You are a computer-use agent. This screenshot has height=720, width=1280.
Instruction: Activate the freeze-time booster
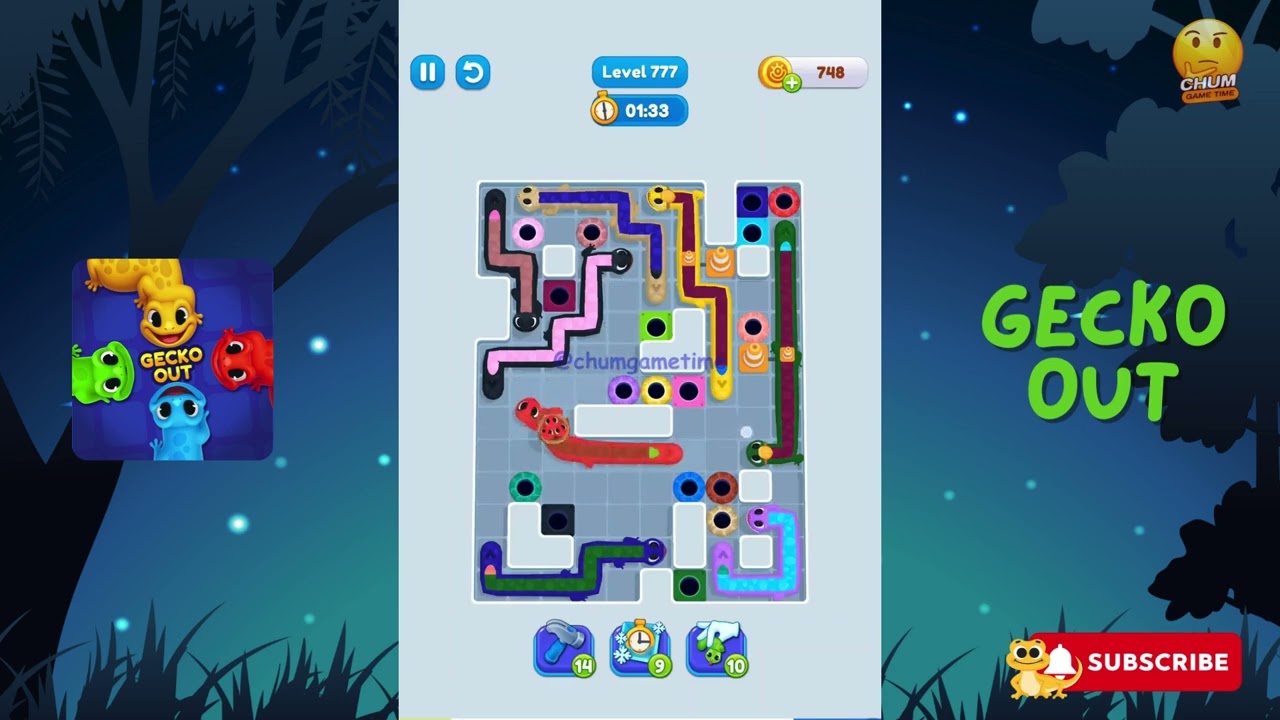pyautogui.click(x=640, y=649)
